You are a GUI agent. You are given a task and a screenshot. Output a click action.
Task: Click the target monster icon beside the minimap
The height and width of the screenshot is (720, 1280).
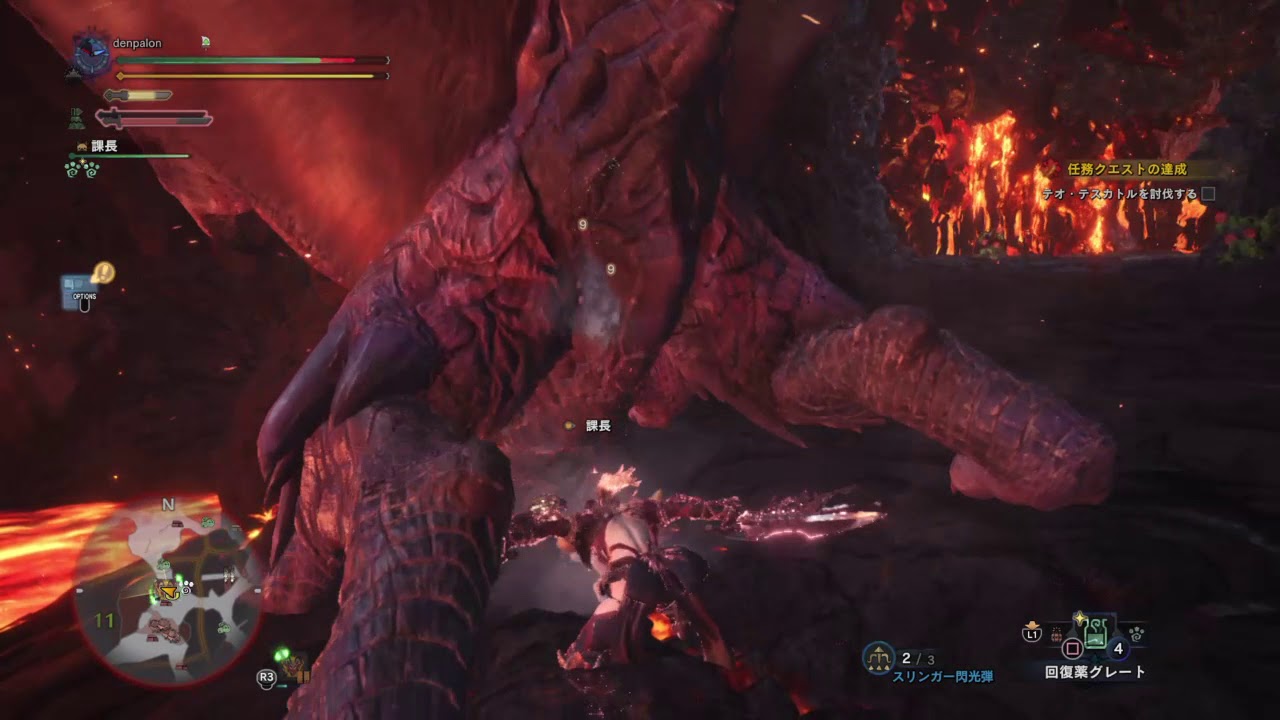(294, 667)
